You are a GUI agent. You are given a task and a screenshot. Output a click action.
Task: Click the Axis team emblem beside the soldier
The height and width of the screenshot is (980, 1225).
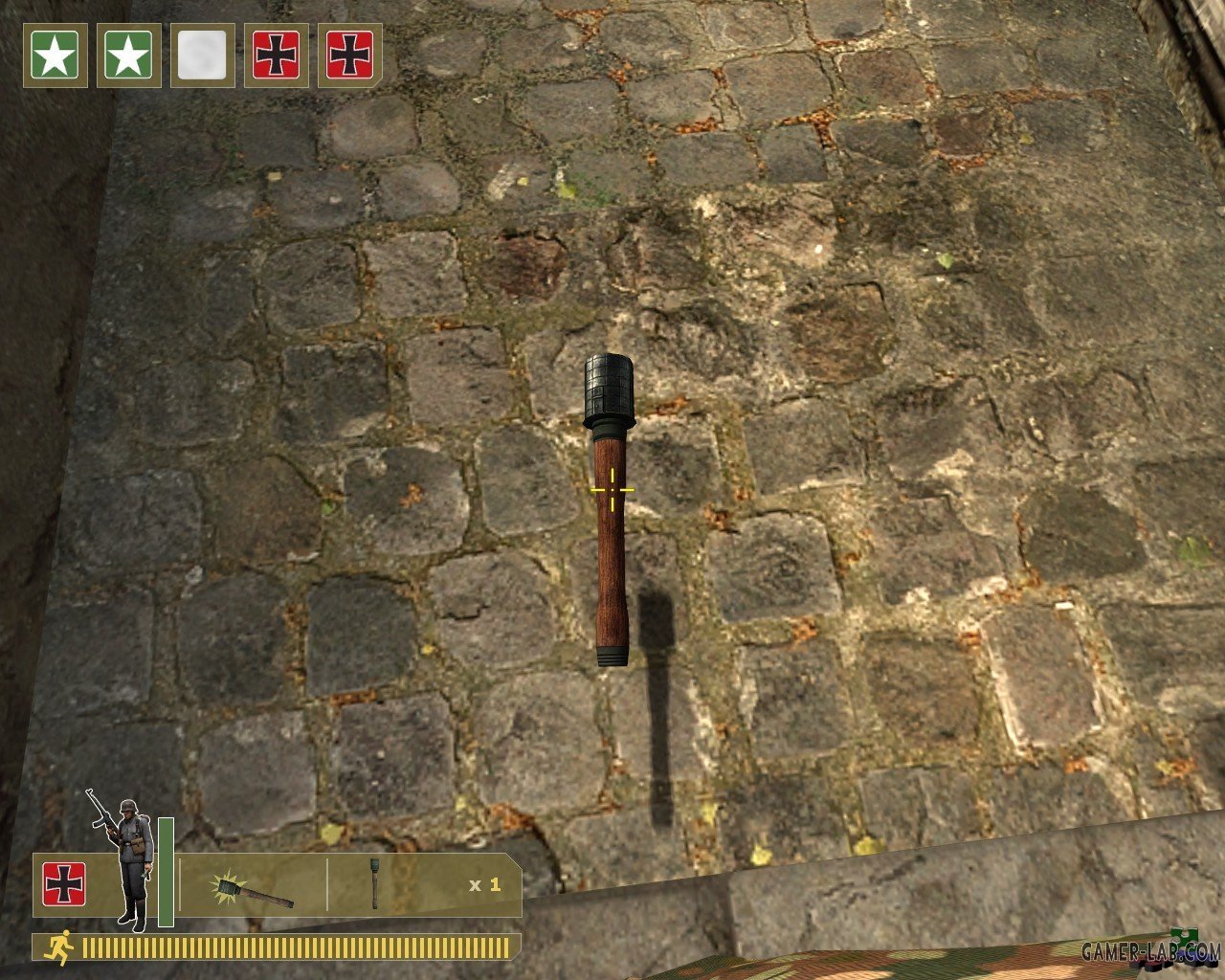(x=64, y=883)
